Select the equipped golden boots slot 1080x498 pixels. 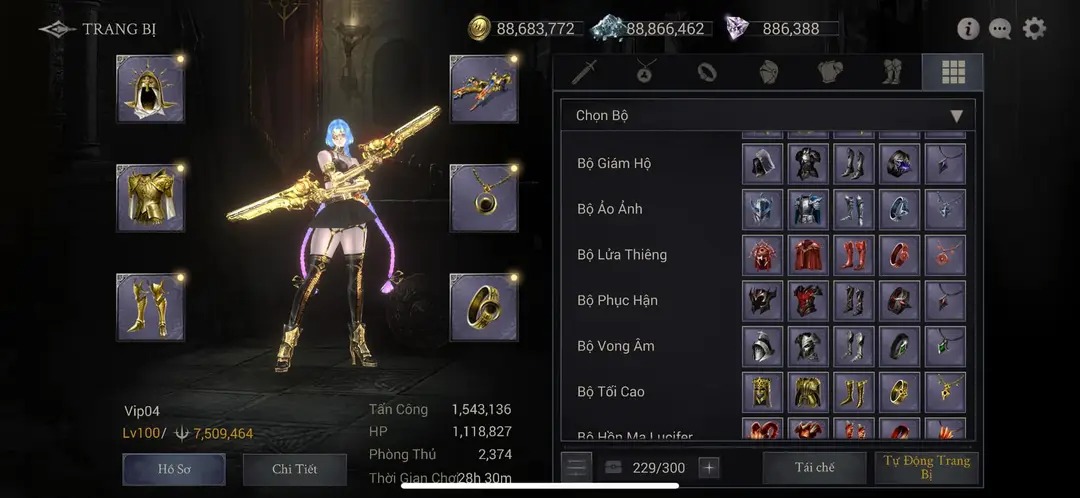click(x=150, y=307)
